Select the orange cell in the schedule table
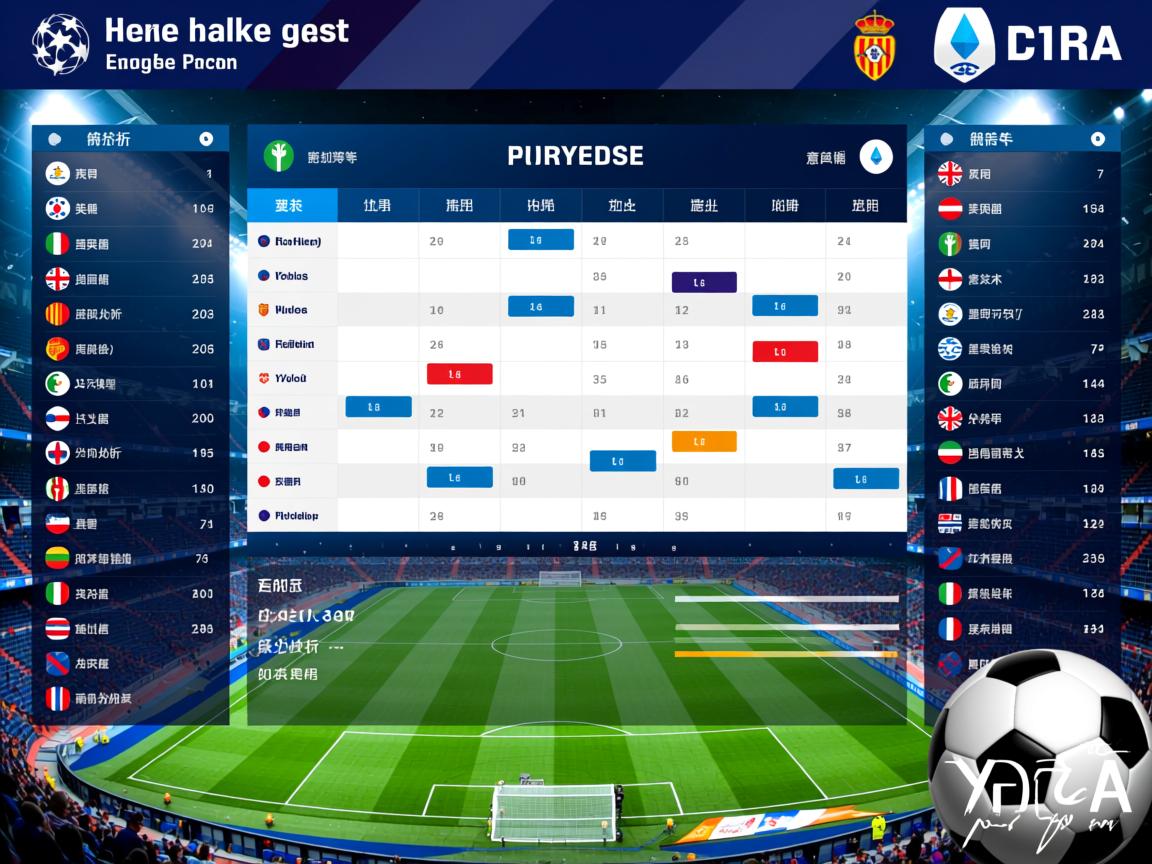Screen dimensions: 1152x864 click(x=704, y=441)
